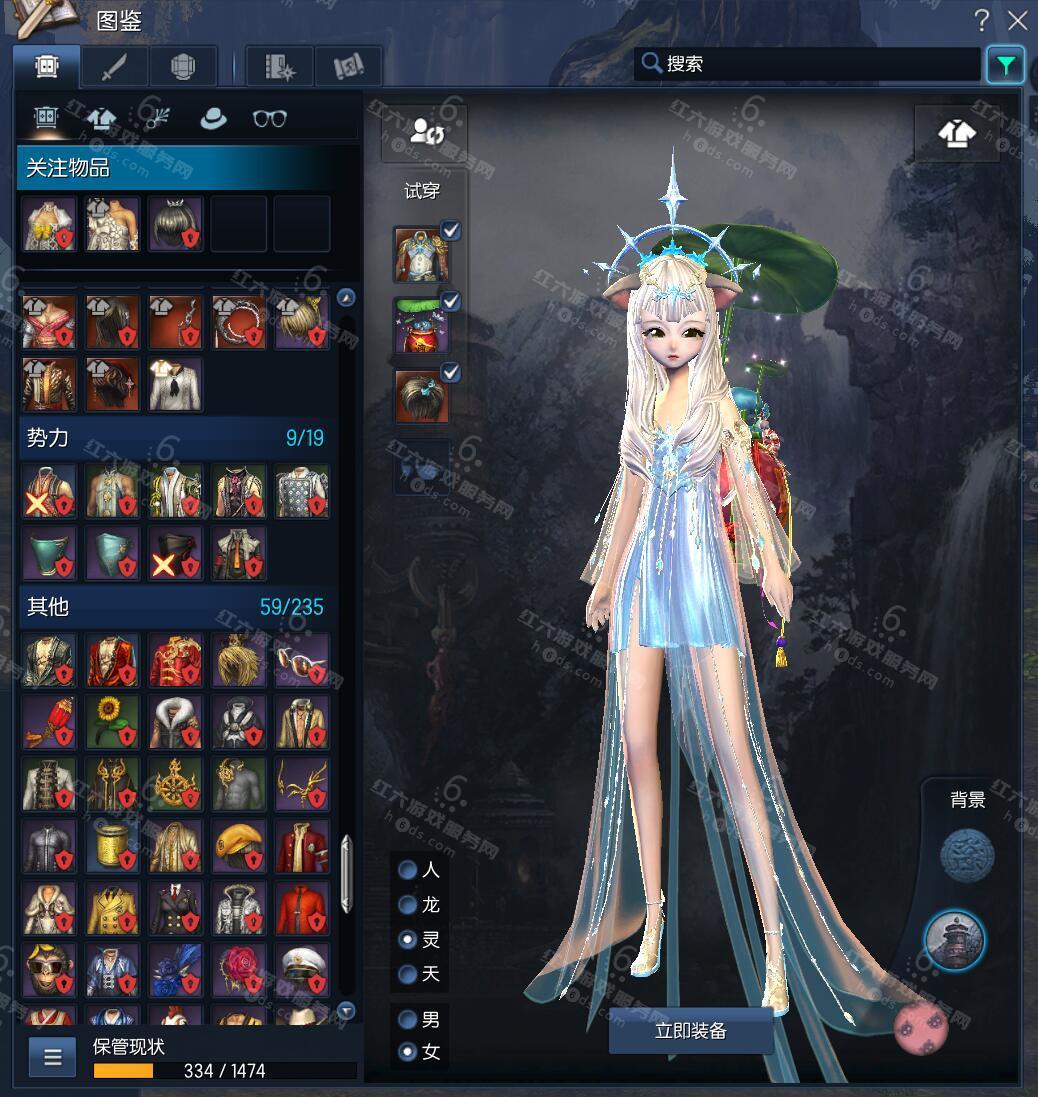Open the 保管现状 list menu button

(x=52, y=1057)
